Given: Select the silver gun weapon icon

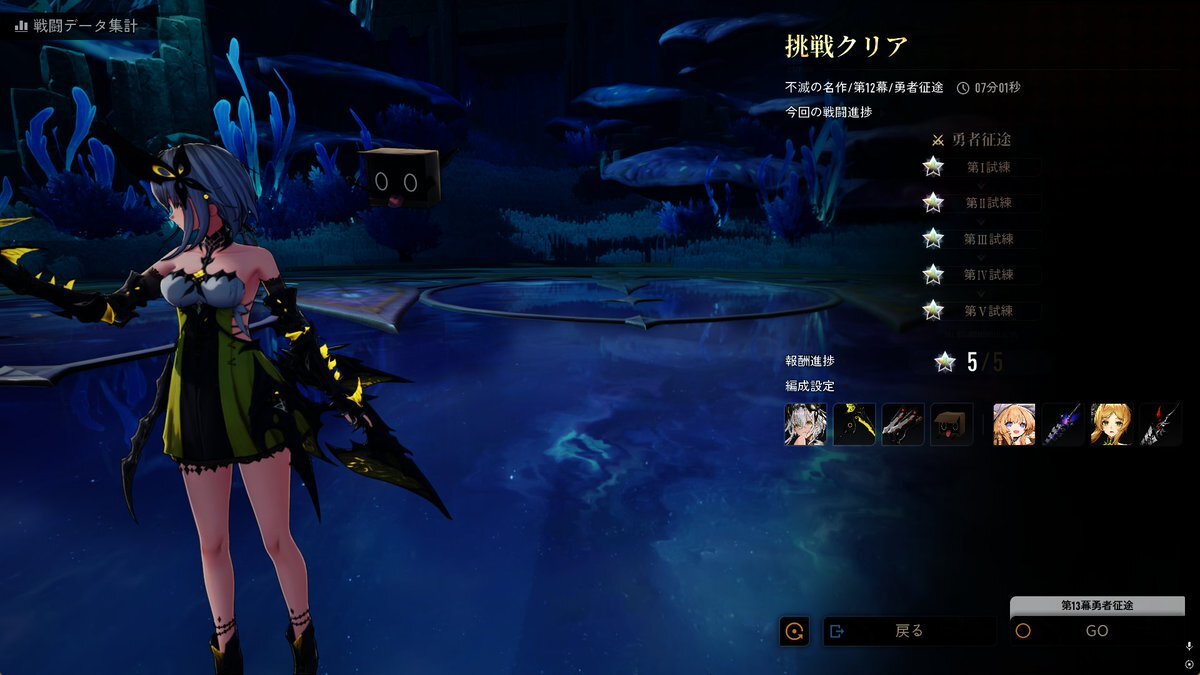Looking at the screenshot, I should pyautogui.click(x=903, y=424).
